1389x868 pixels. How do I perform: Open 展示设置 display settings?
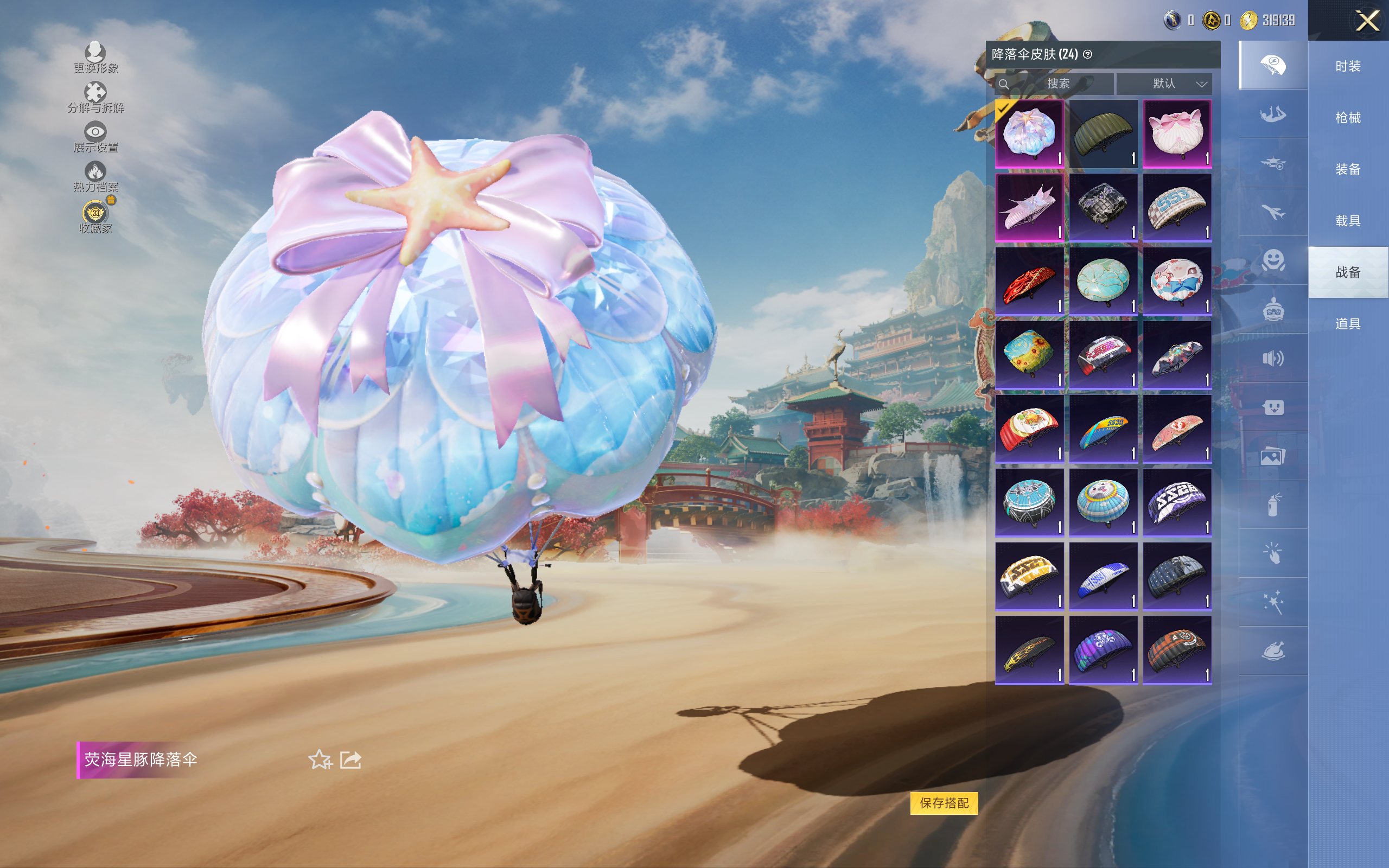point(95,137)
